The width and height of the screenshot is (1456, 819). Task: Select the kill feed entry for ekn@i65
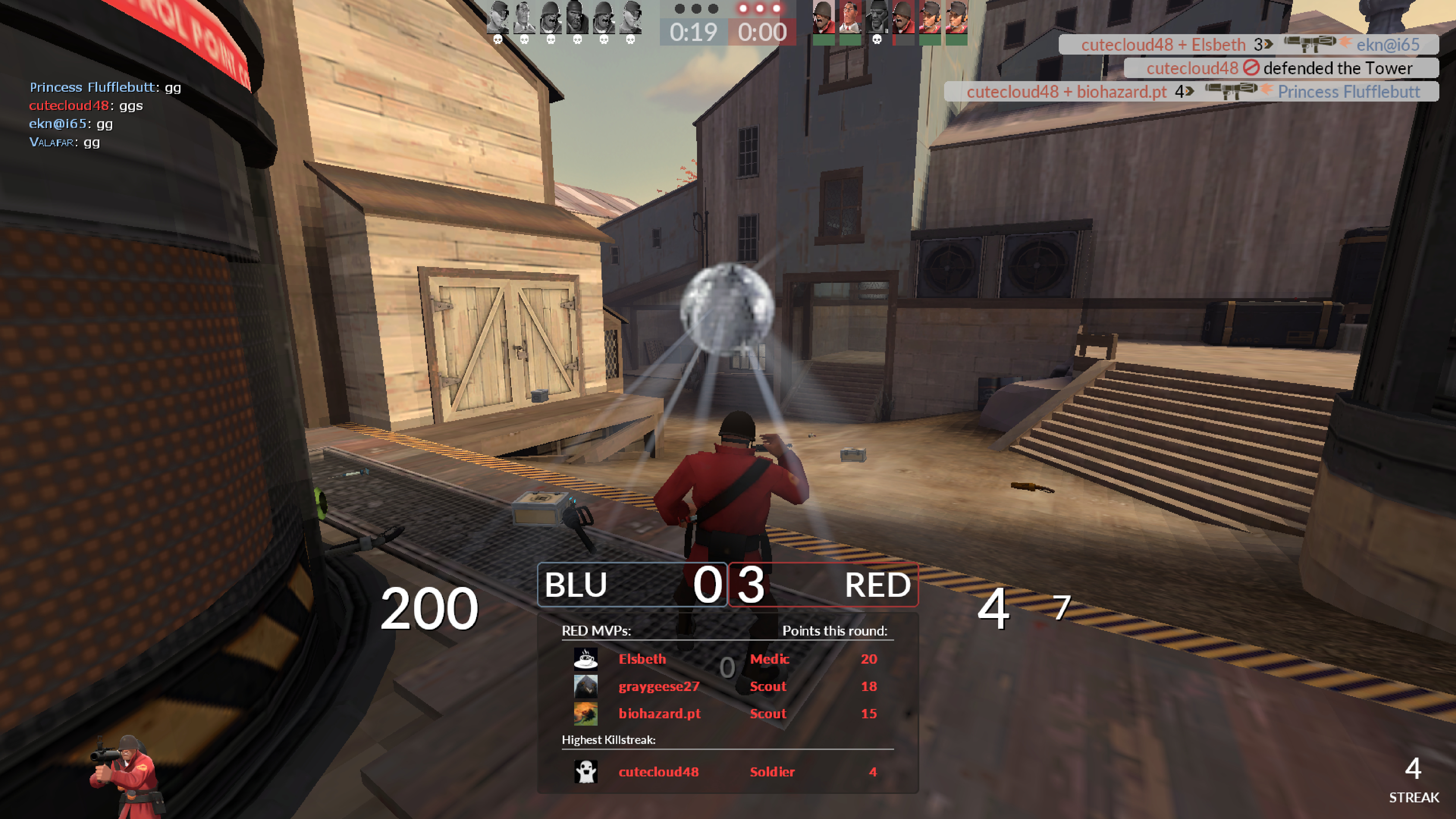(x=1248, y=45)
